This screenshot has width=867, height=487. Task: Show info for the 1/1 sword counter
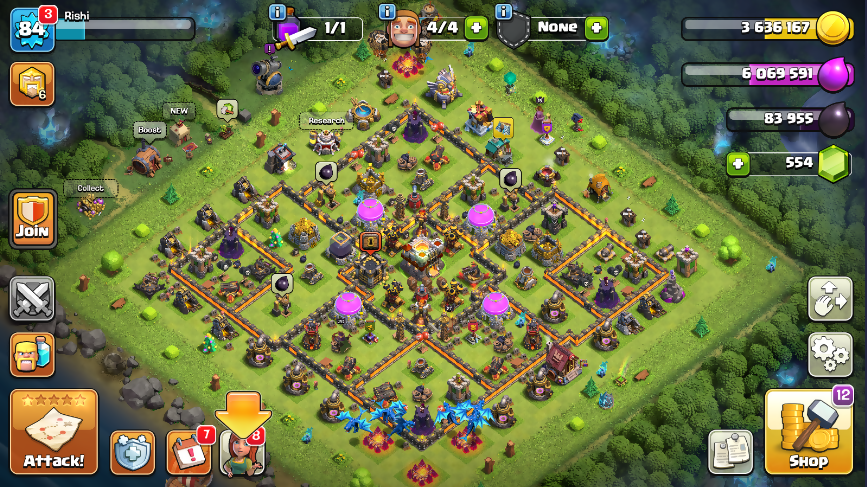click(x=278, y=12)
